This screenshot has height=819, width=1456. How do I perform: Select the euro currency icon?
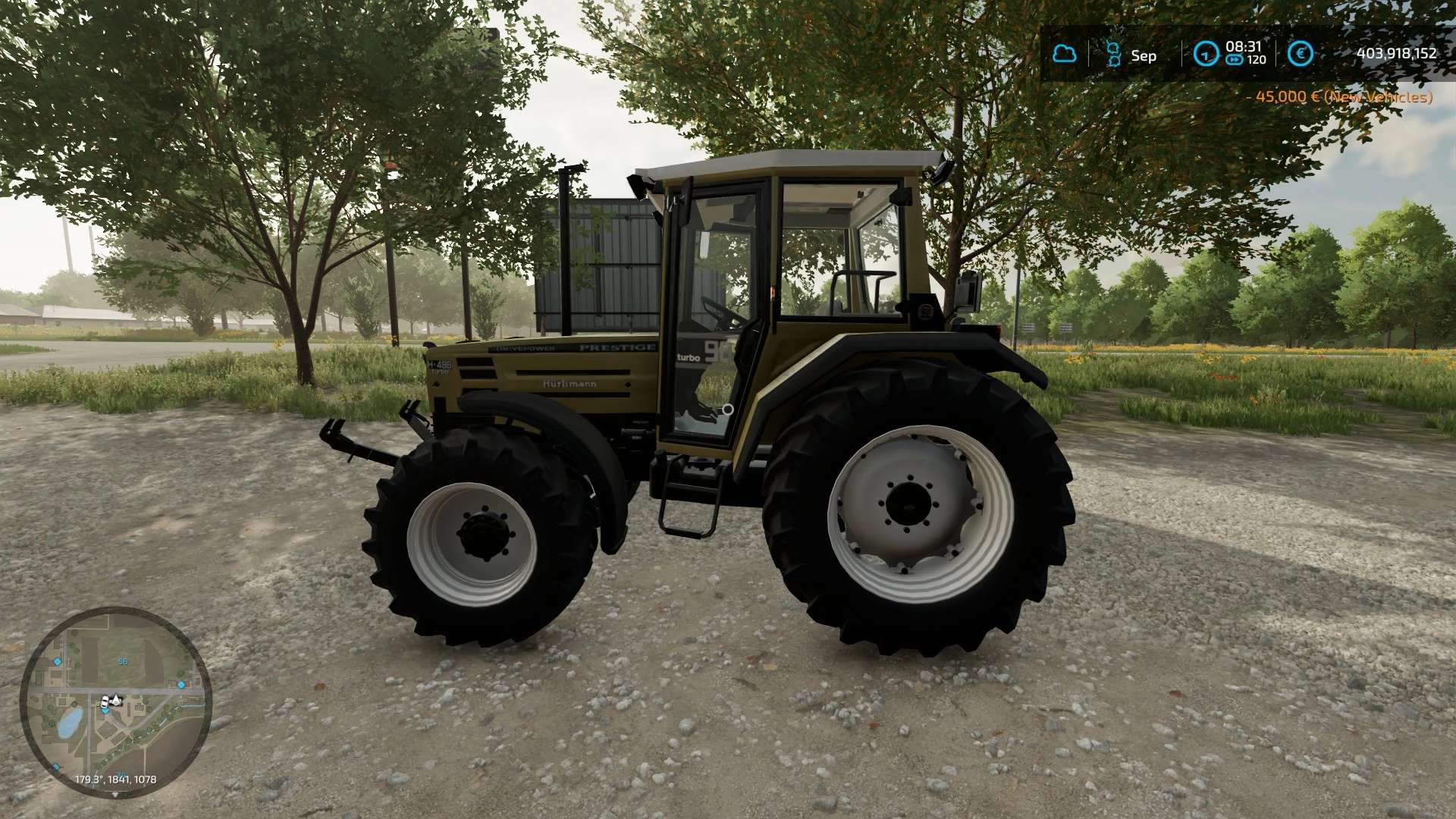point(1300,54)
